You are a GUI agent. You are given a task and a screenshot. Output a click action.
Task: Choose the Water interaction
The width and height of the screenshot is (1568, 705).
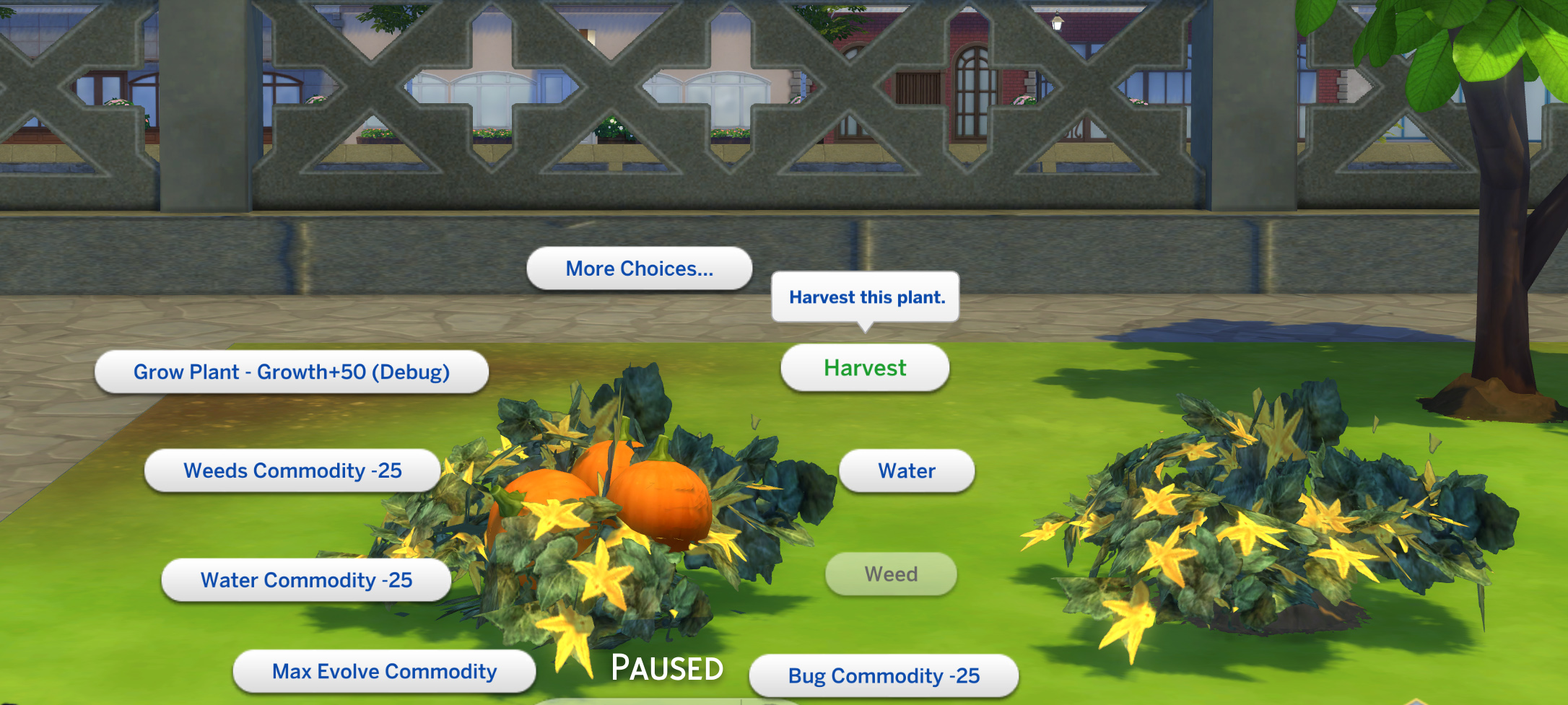pyautogui.click(x=907, y=470)
